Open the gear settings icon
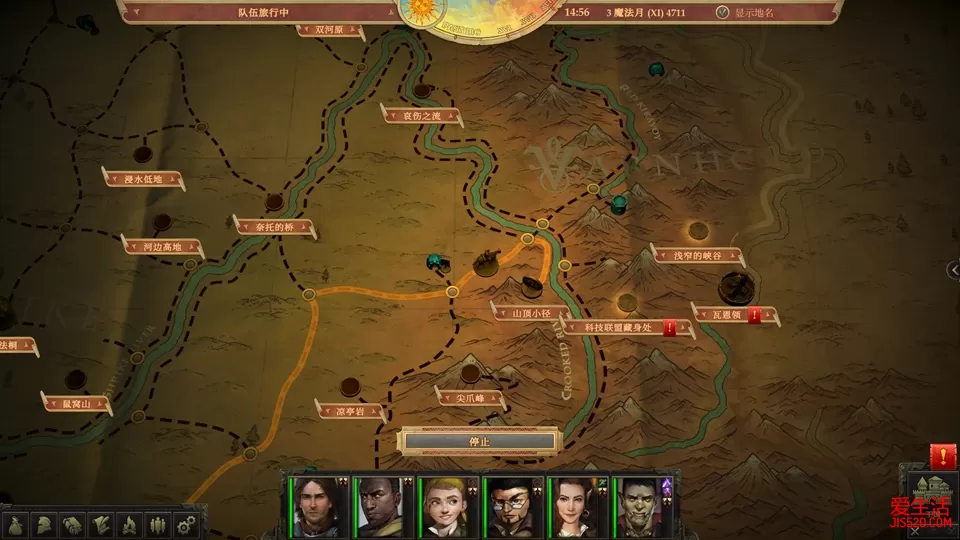The width and height of the screenshot is (960, 540). click(185, 524)
